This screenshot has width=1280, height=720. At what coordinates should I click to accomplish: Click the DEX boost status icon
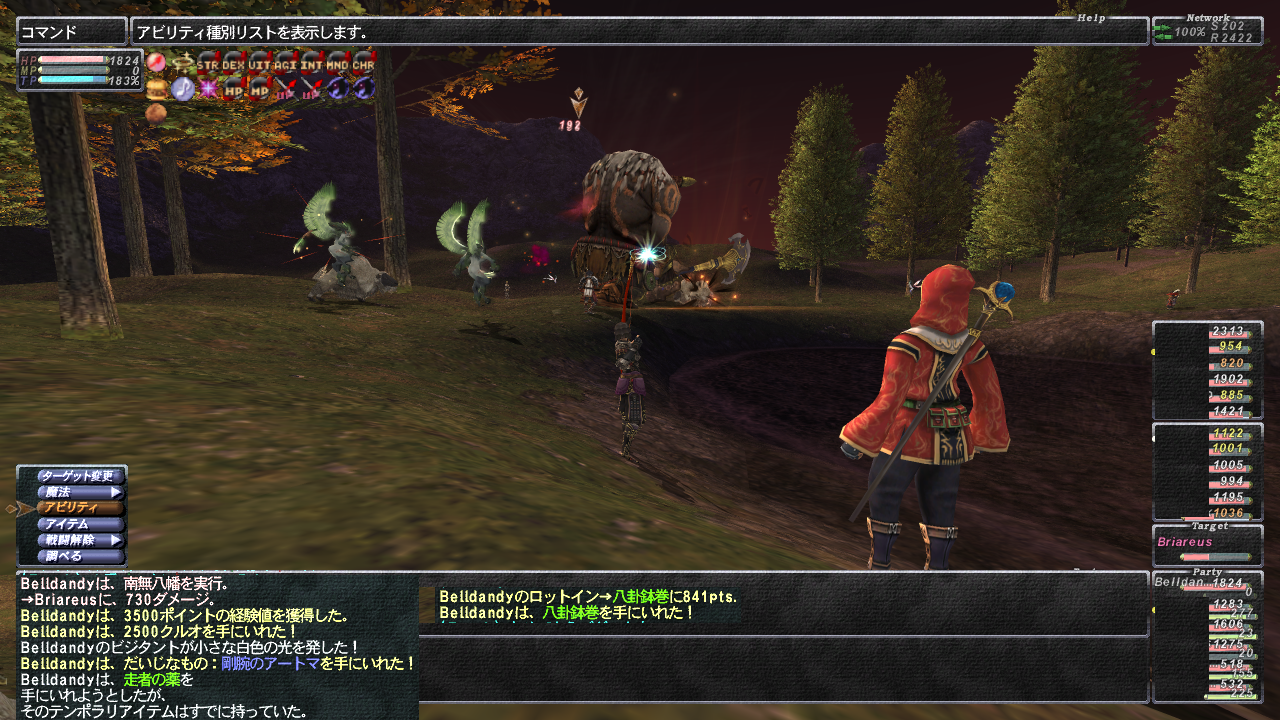point(234,63)
